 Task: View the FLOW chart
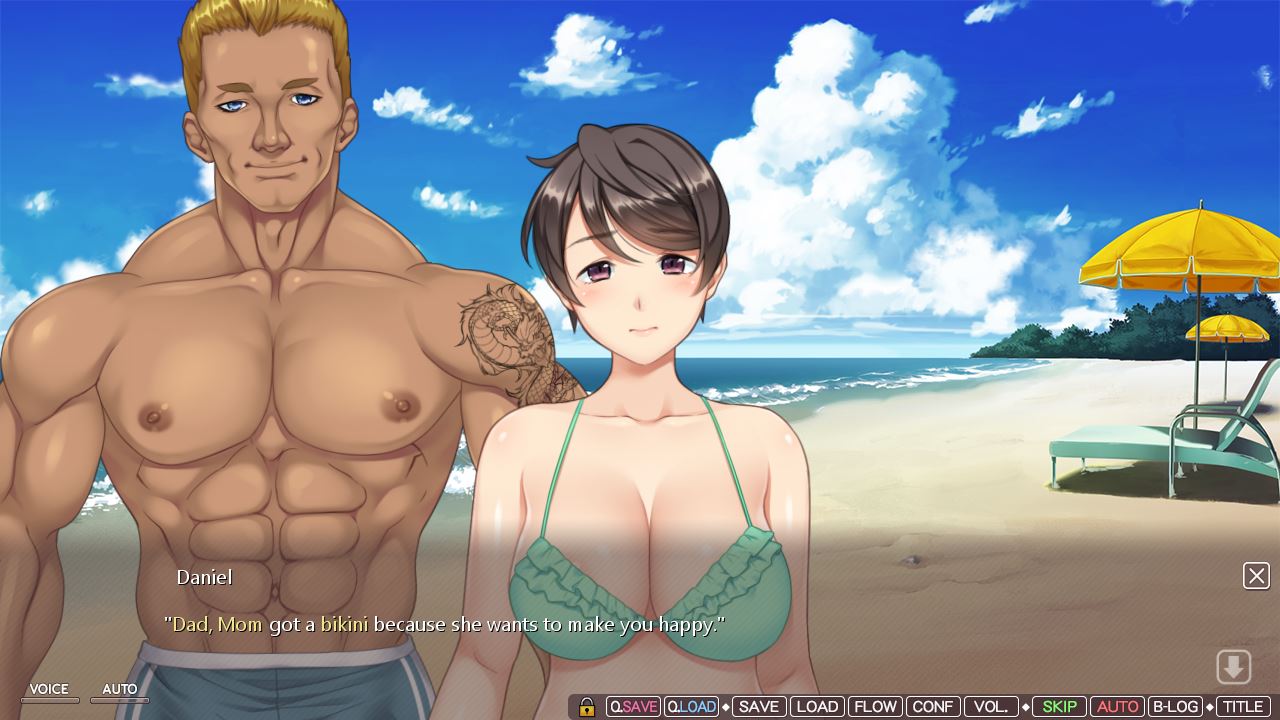[876, 706]
